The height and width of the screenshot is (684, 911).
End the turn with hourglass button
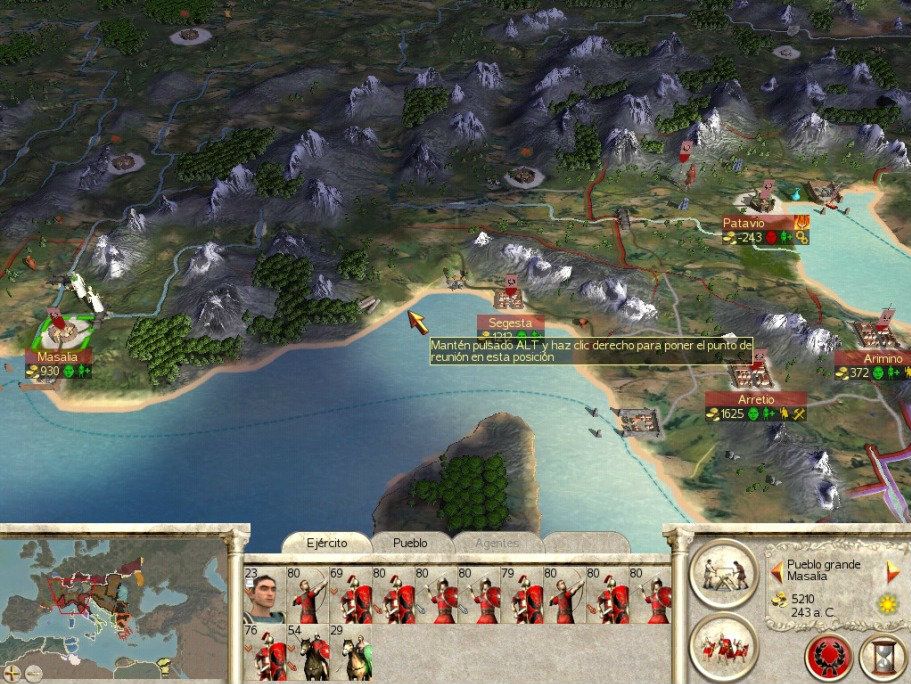tap(882, 656)
